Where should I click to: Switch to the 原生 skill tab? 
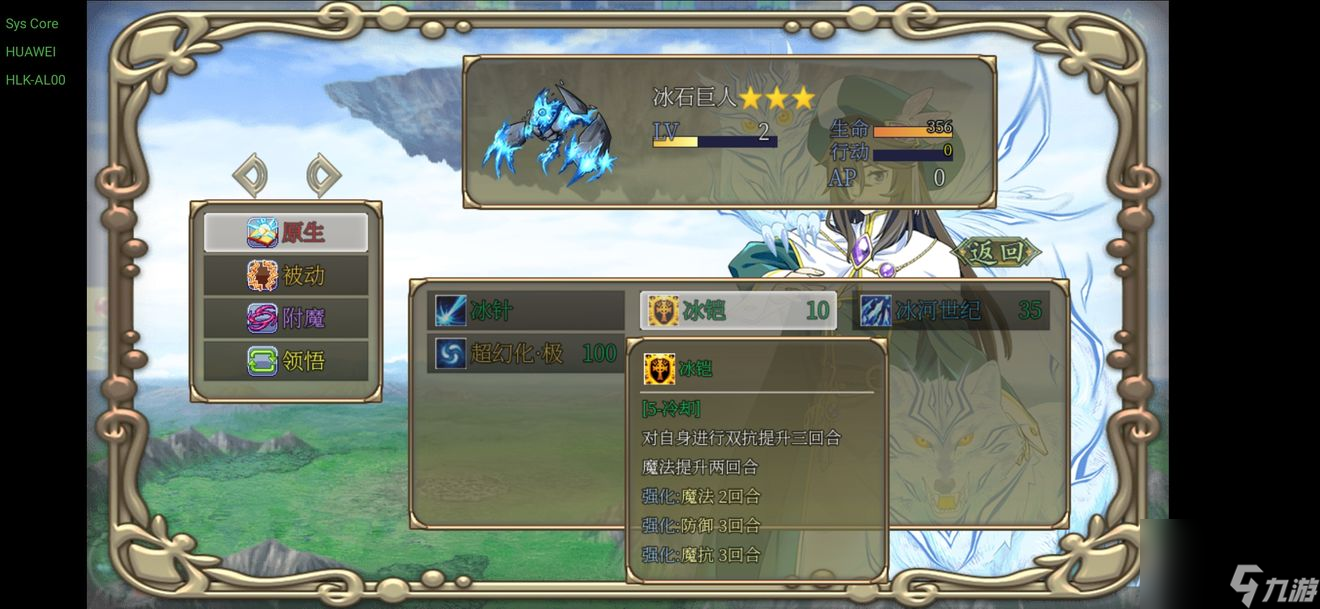coord(286,232)
